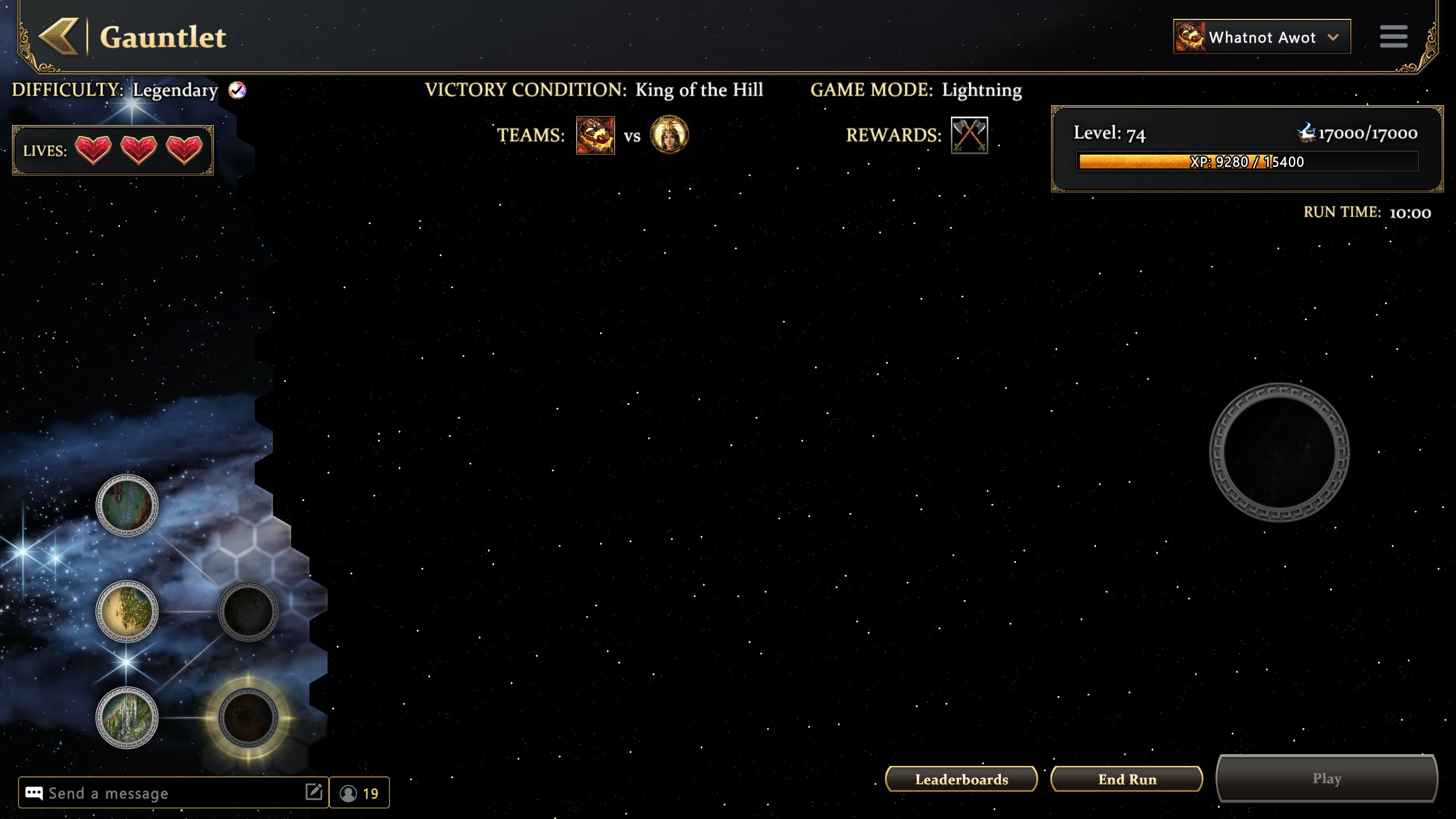The height and width of the screenshot is (819, 1456).
Task: Open the hamburger menu
Action: (1393, 37)
